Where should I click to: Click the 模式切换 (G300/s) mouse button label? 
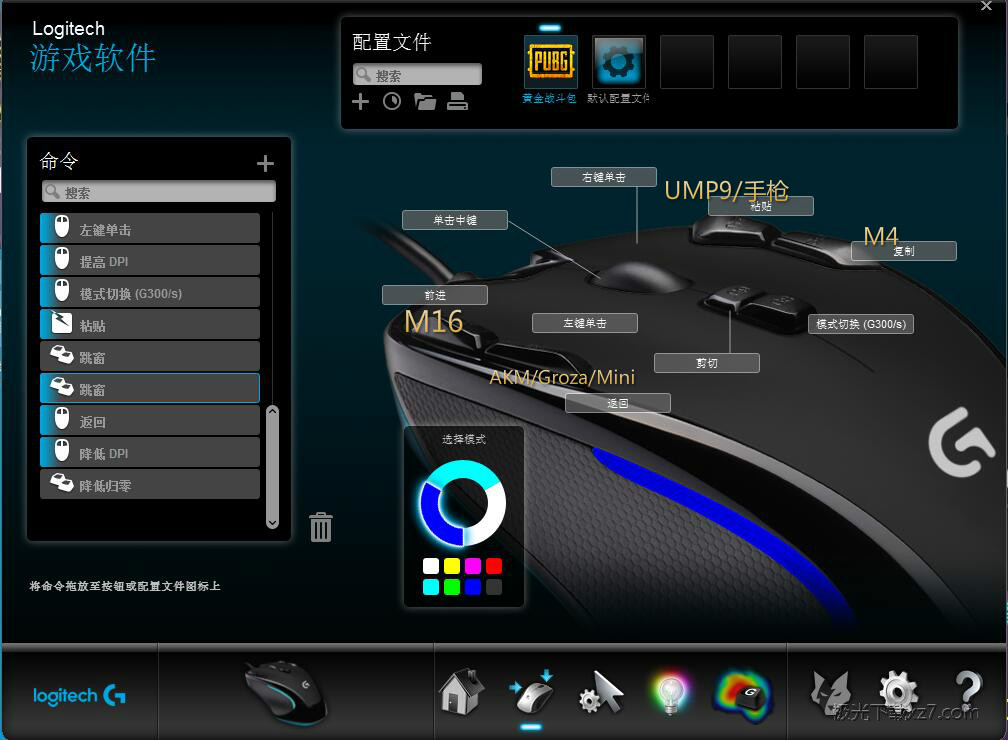(860, 324)
